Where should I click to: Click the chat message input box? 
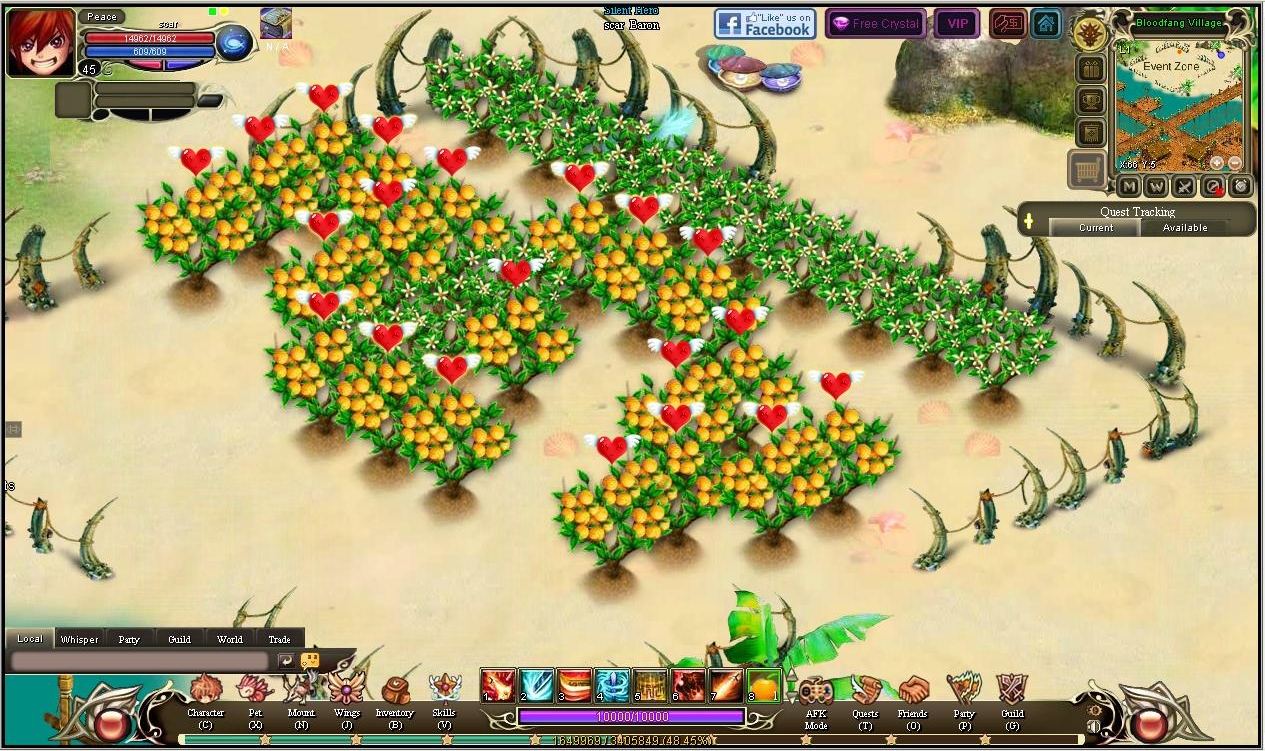point(140,661)
